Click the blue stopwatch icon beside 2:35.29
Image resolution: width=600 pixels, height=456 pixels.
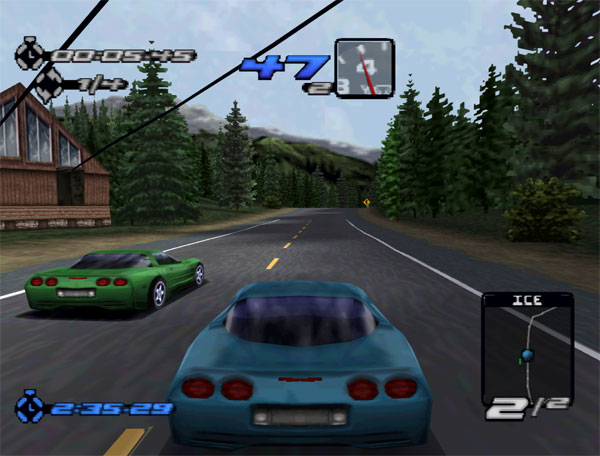pos(29,407)
